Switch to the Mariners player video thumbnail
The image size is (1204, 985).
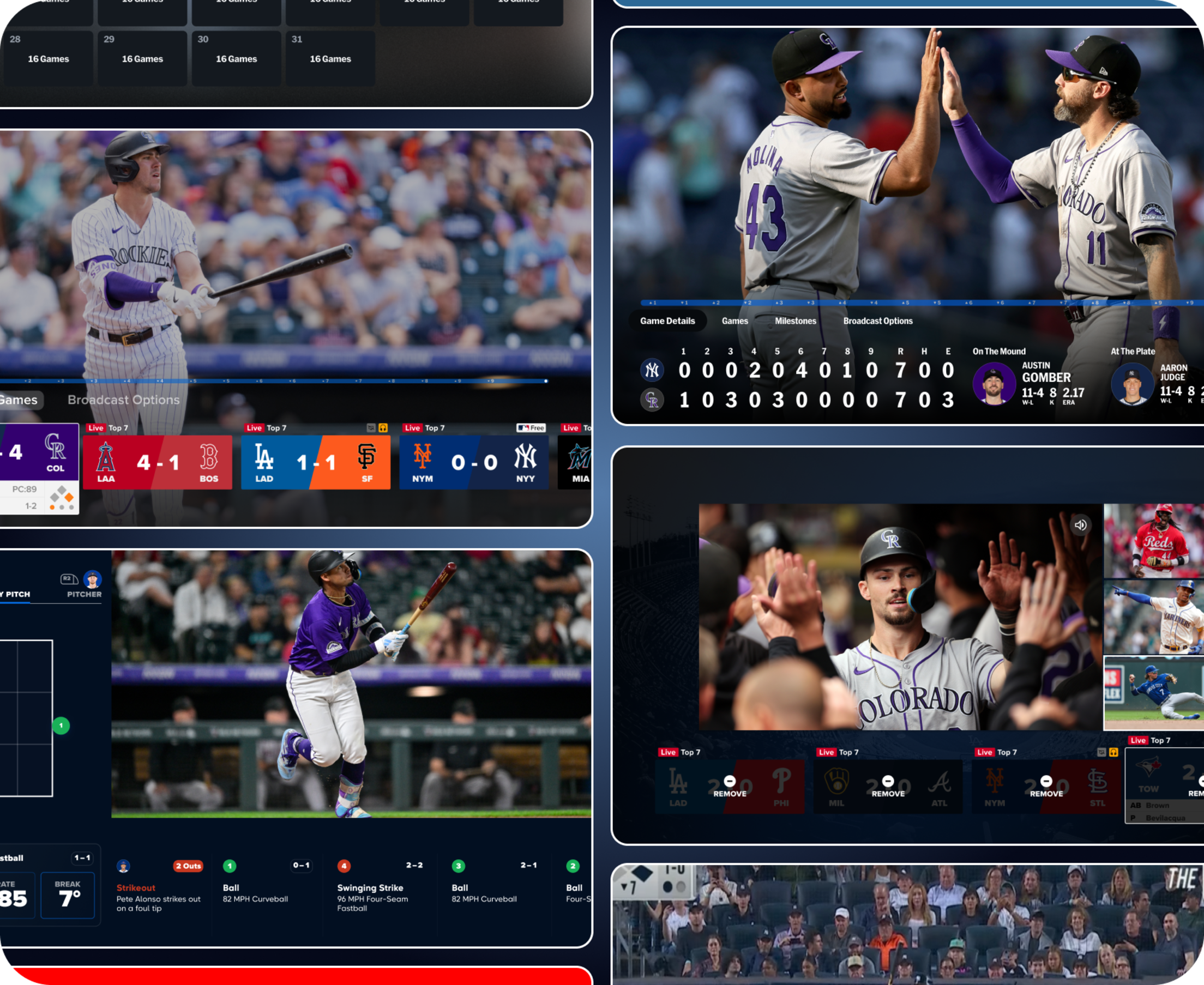(x=1153, y=616)
